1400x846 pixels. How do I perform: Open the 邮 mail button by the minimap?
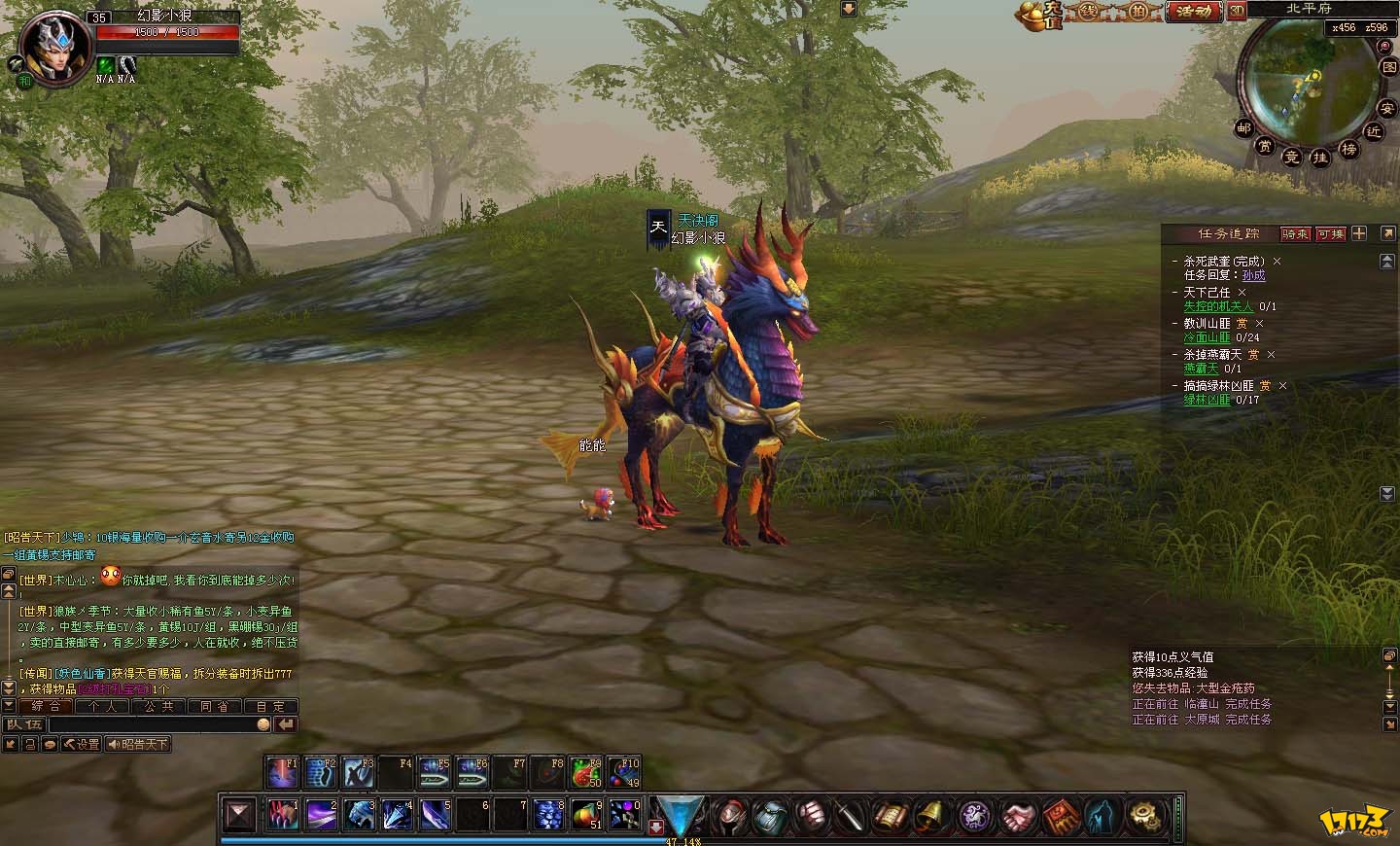pos(1243,127)
